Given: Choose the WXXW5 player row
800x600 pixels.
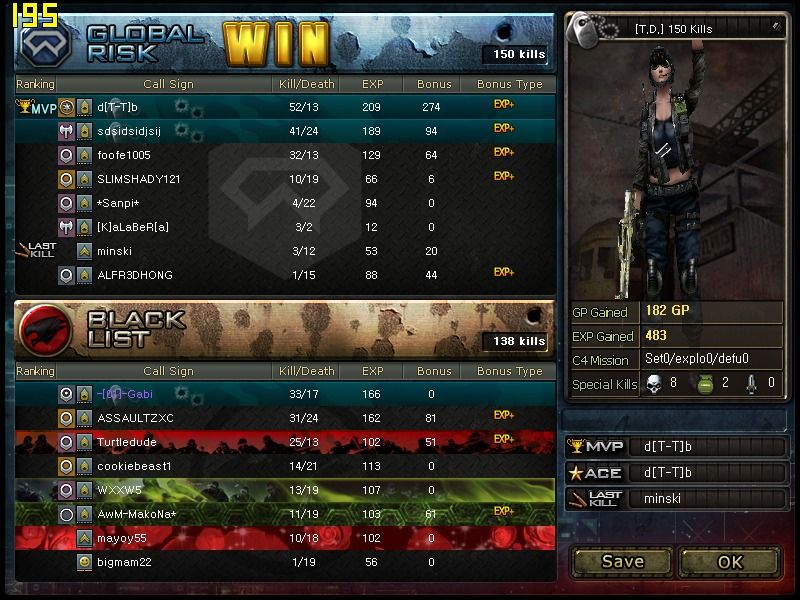Looking at the screenshot, I should [285, 490].
